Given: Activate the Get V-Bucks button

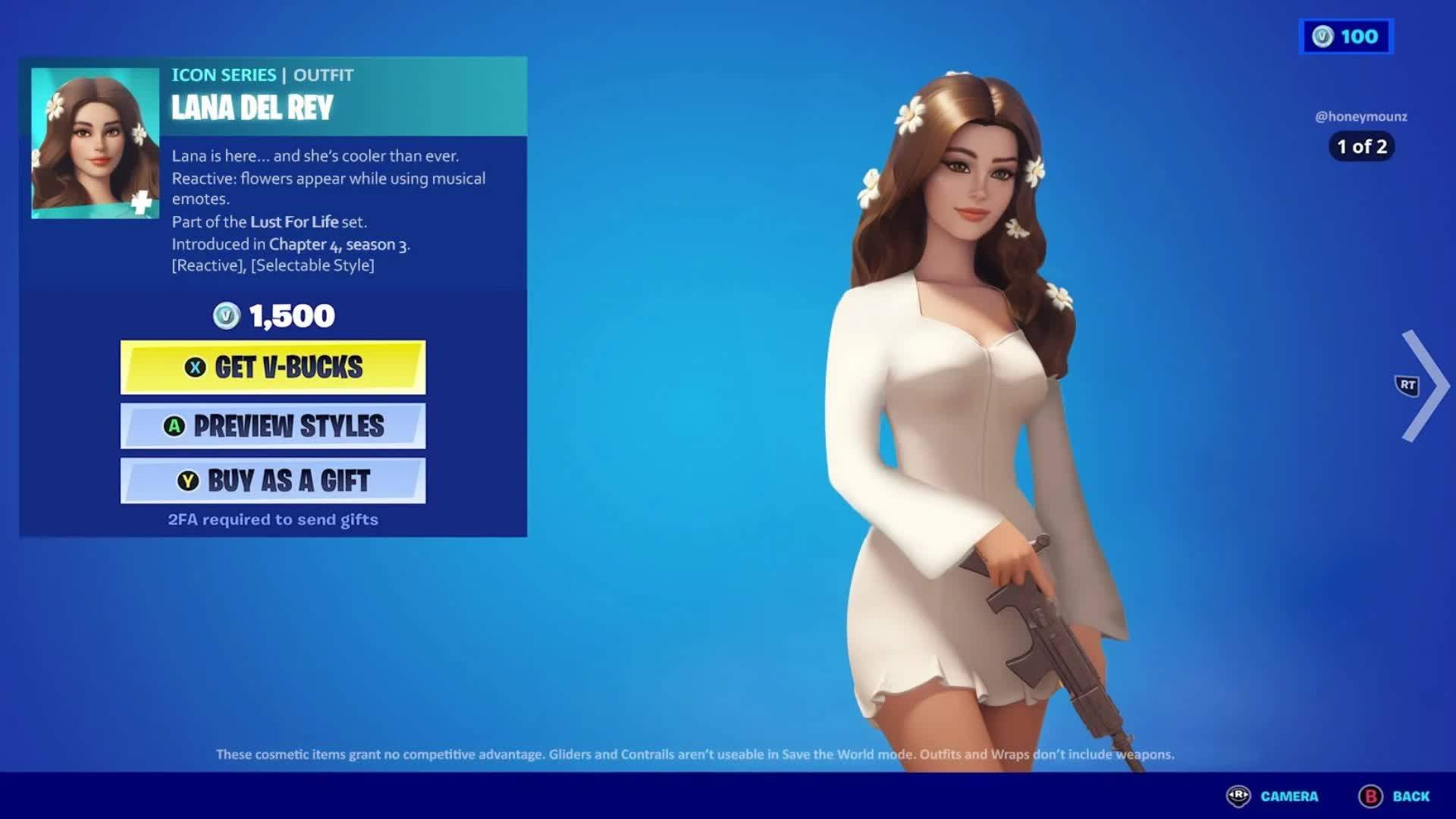Looking at the screenshot, I should [273, 367].
